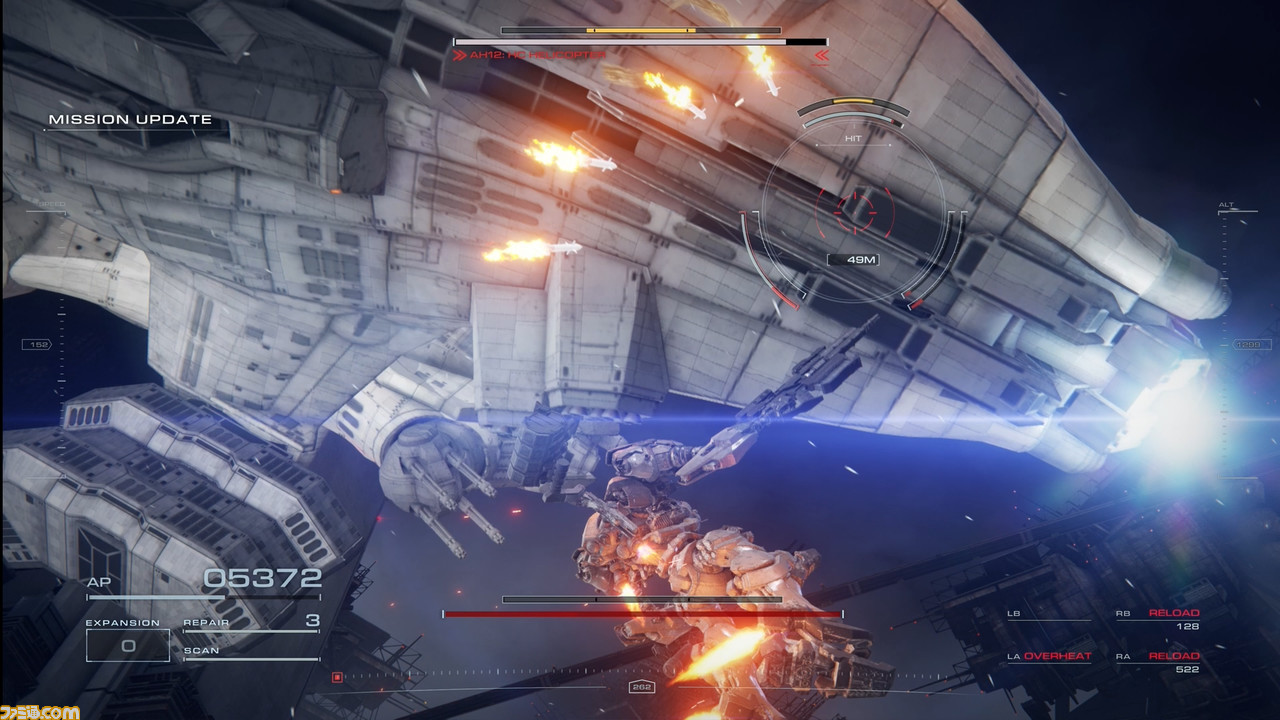Image resolution: width=1280 pixels, height=720 pixels.
Task: Use a Repair kit
Action: (x=250, y=622)
